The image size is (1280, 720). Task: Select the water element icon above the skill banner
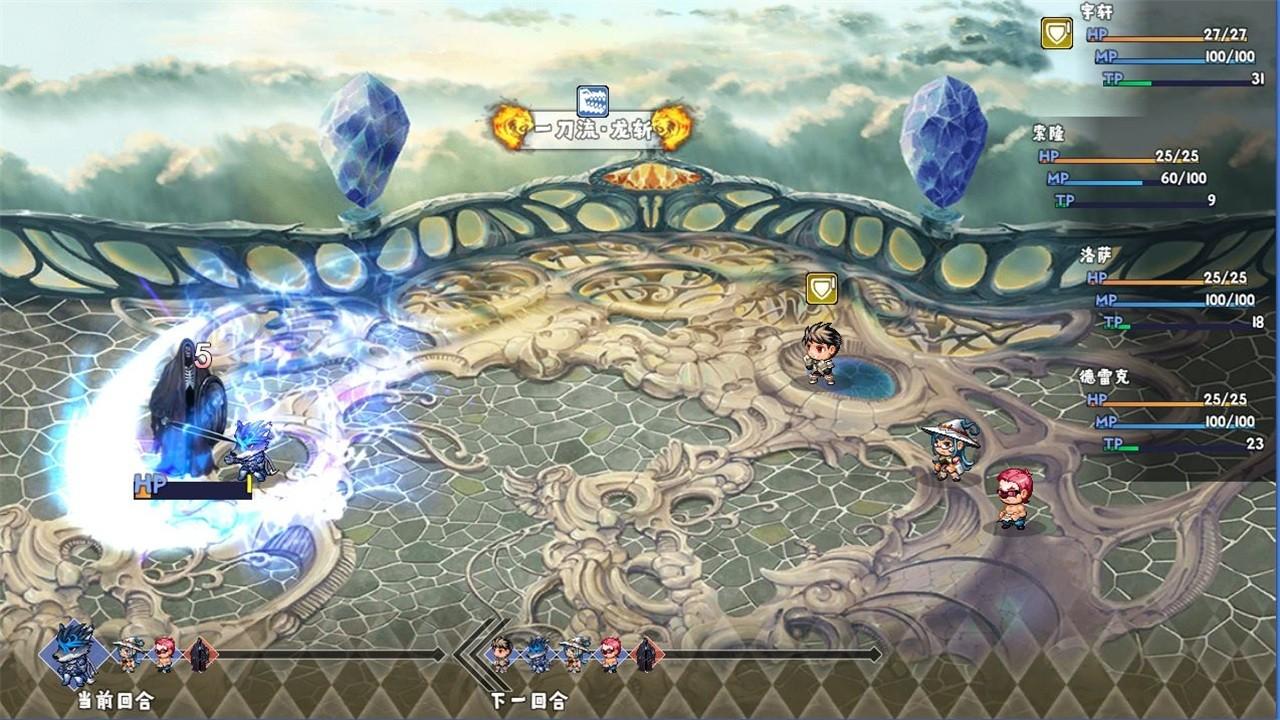coord(593,99)
